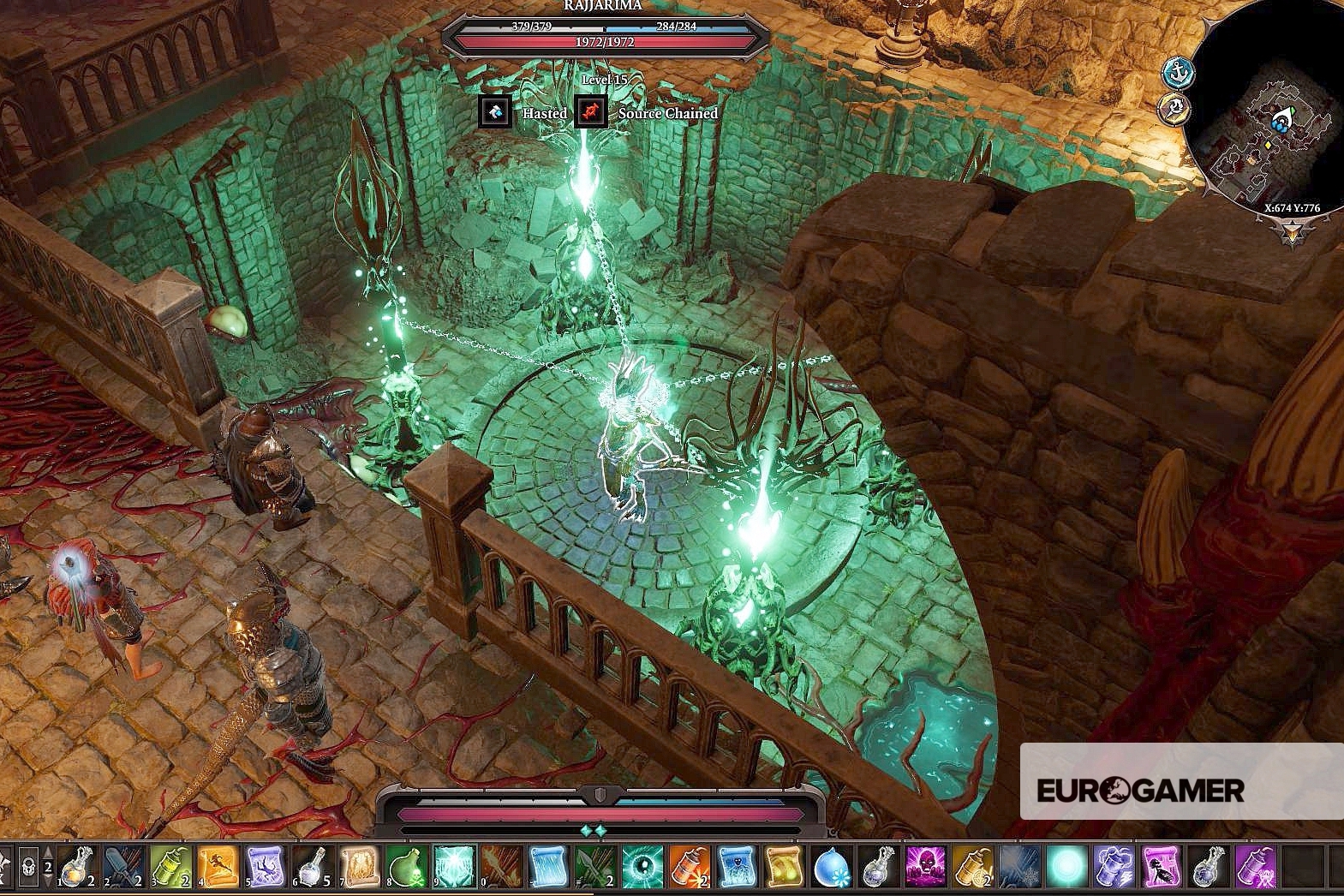Activate the teal eye skill on hotbar
1344x896 pixels.
point(642,867)
